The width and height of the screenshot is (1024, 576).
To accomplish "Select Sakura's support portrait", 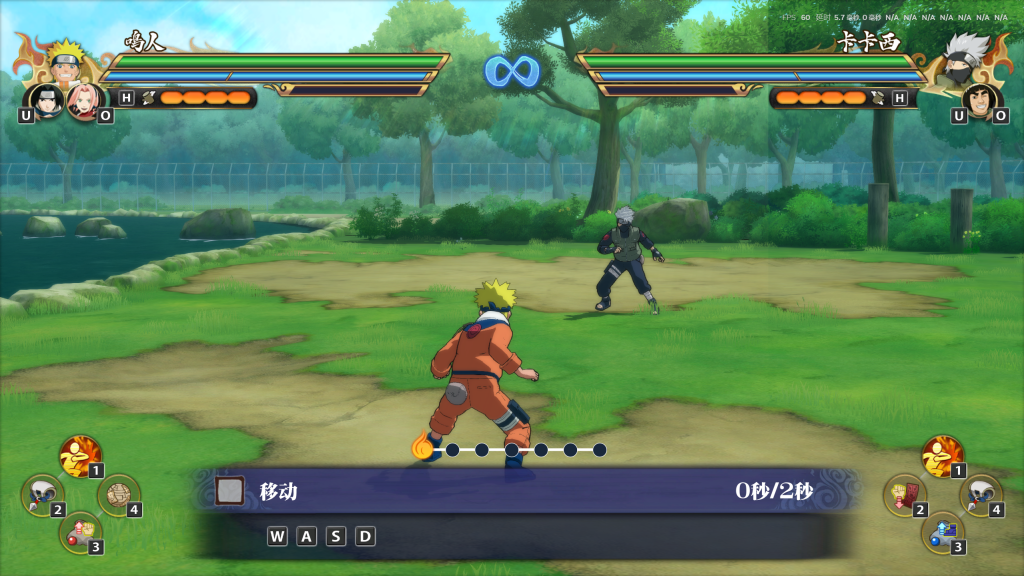I will tap(82, 100).
